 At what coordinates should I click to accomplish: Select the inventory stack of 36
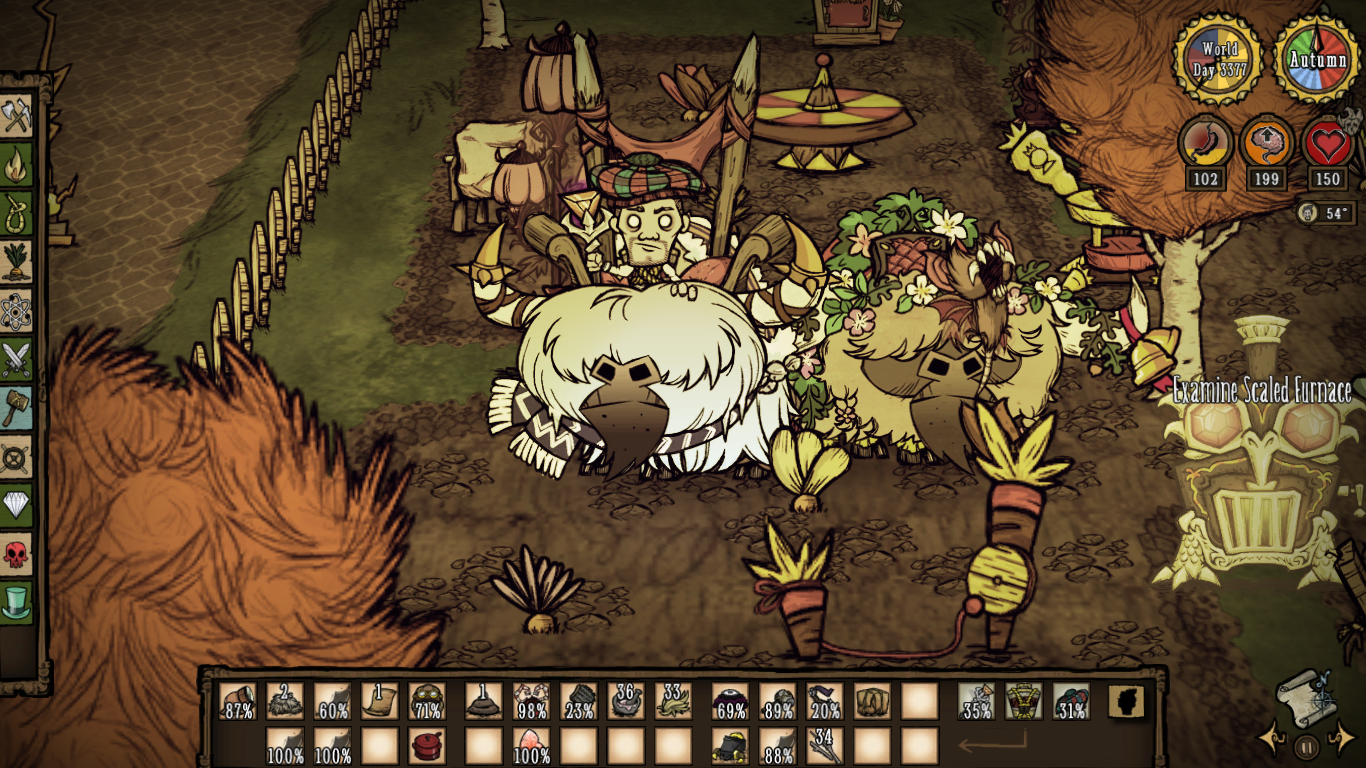click(627, 701)
